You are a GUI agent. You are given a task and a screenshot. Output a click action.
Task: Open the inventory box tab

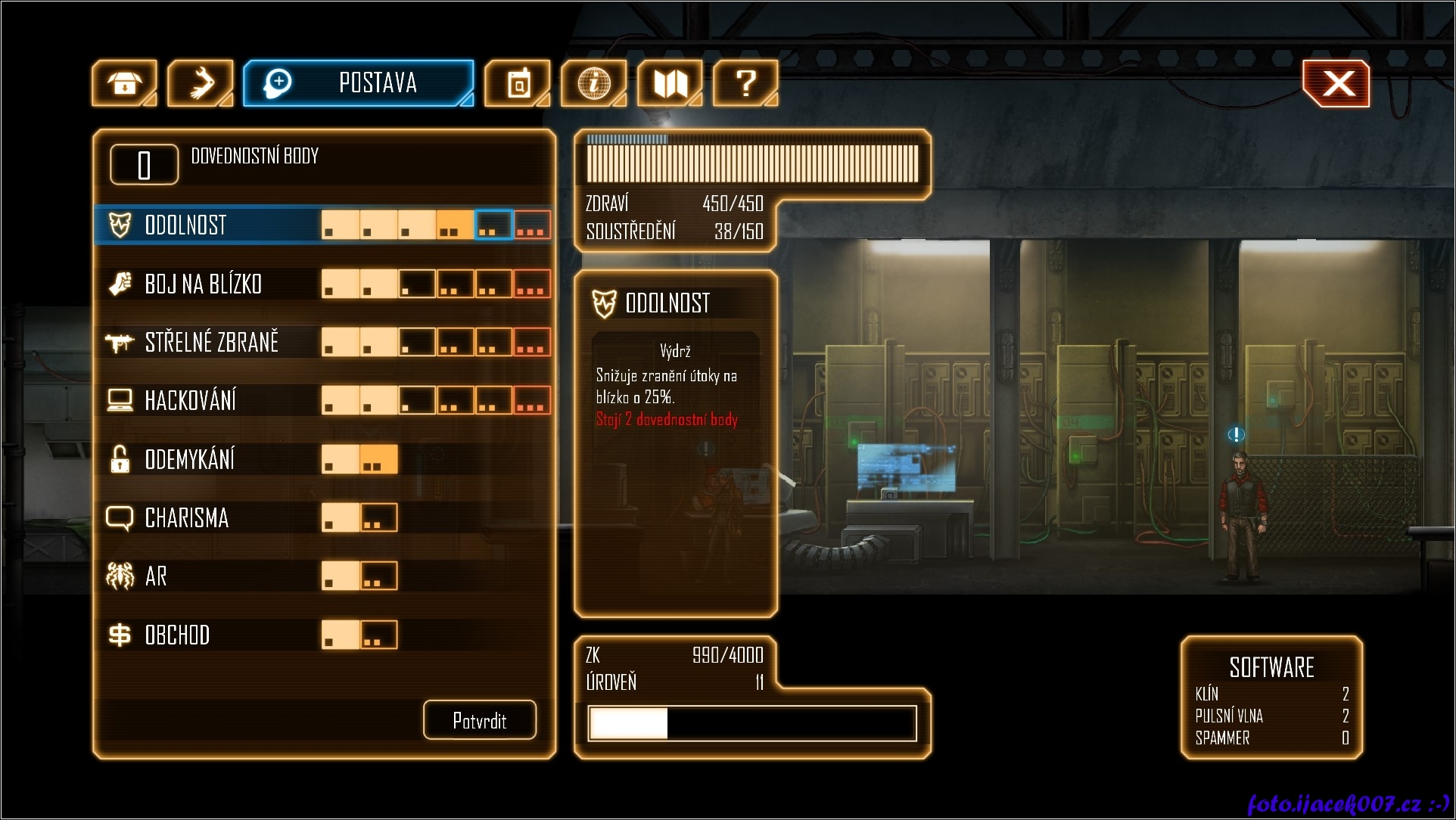(x=124, y=83)
